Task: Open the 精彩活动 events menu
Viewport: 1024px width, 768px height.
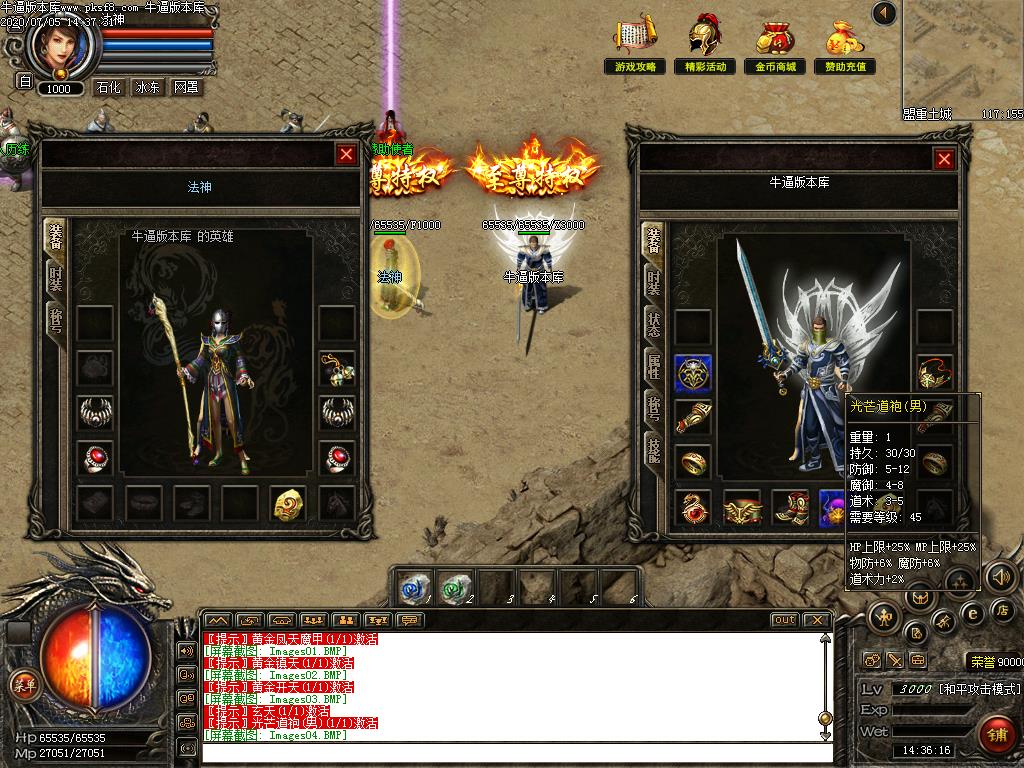Action: (705, 45)
